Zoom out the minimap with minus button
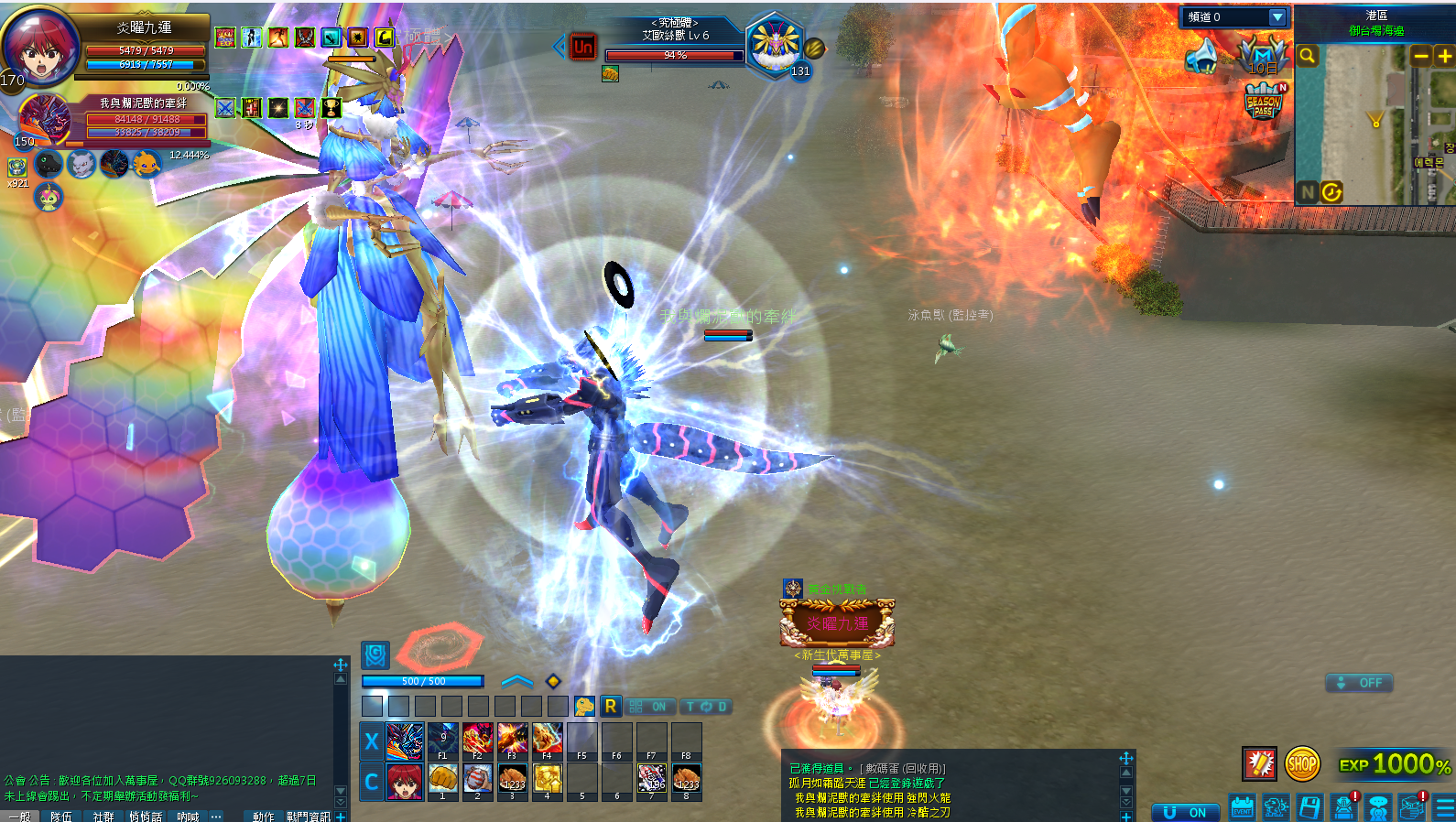 (x=1421, y=56)
